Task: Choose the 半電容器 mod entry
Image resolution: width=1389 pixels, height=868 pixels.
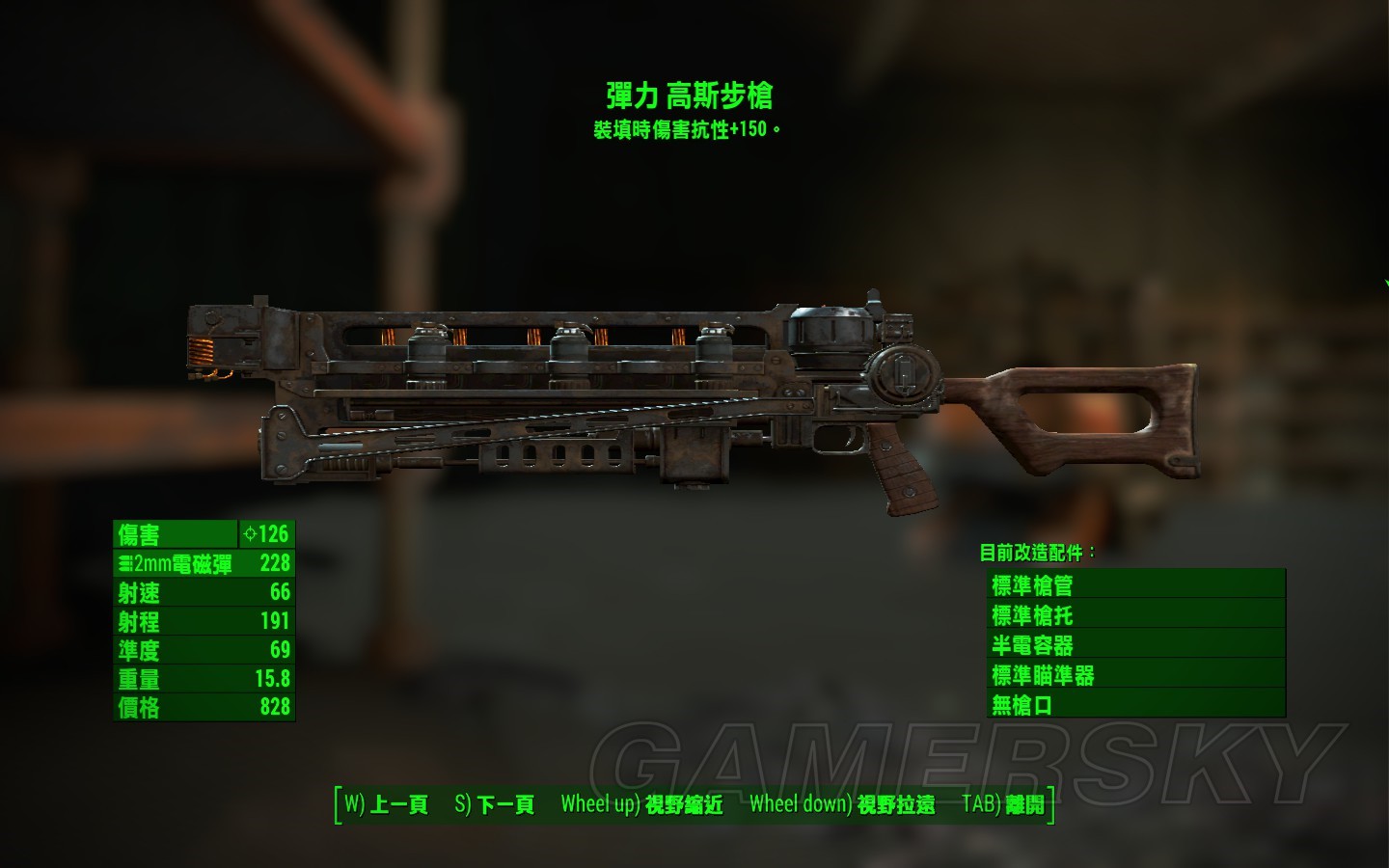Action: click(x=1136, y=644)
